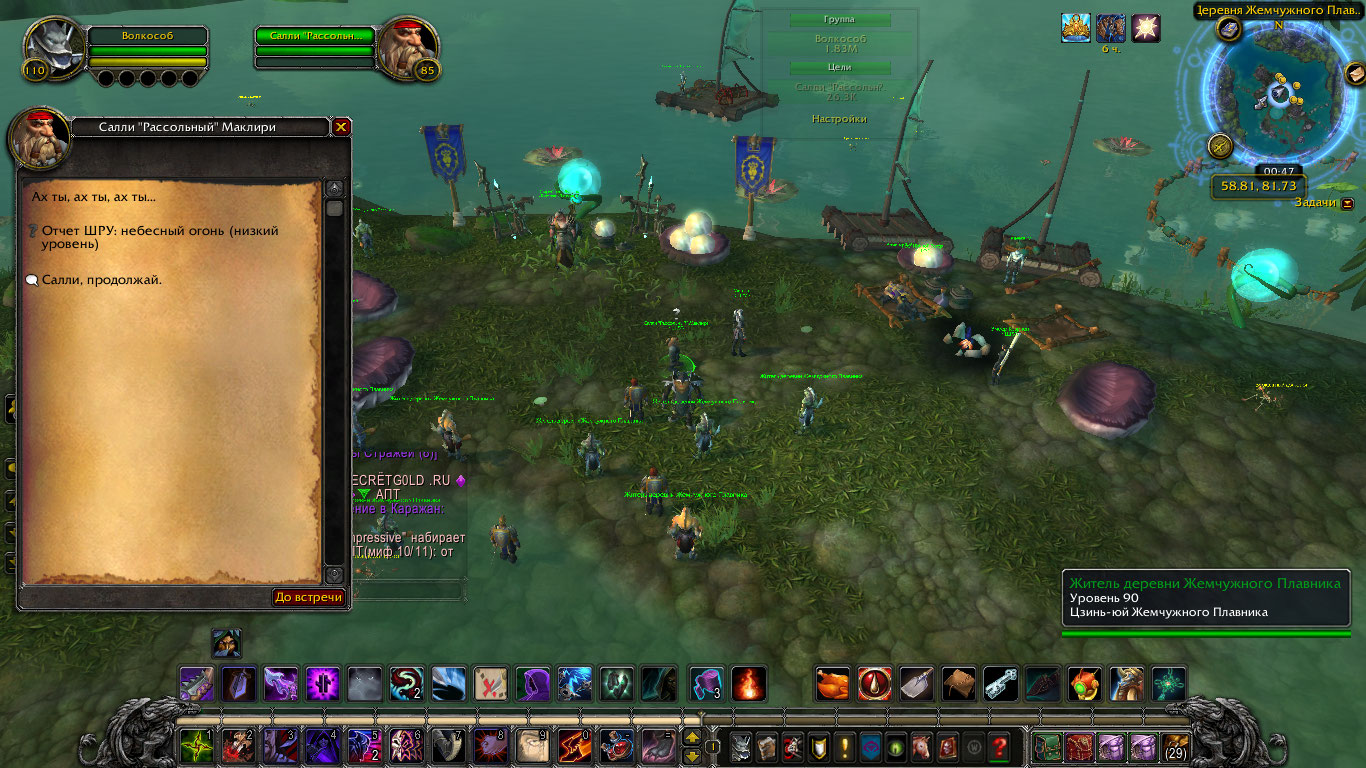The image size is (1366, 768).
Task: Activate the roast chicken food item
Action: click(x=833, y=683)
